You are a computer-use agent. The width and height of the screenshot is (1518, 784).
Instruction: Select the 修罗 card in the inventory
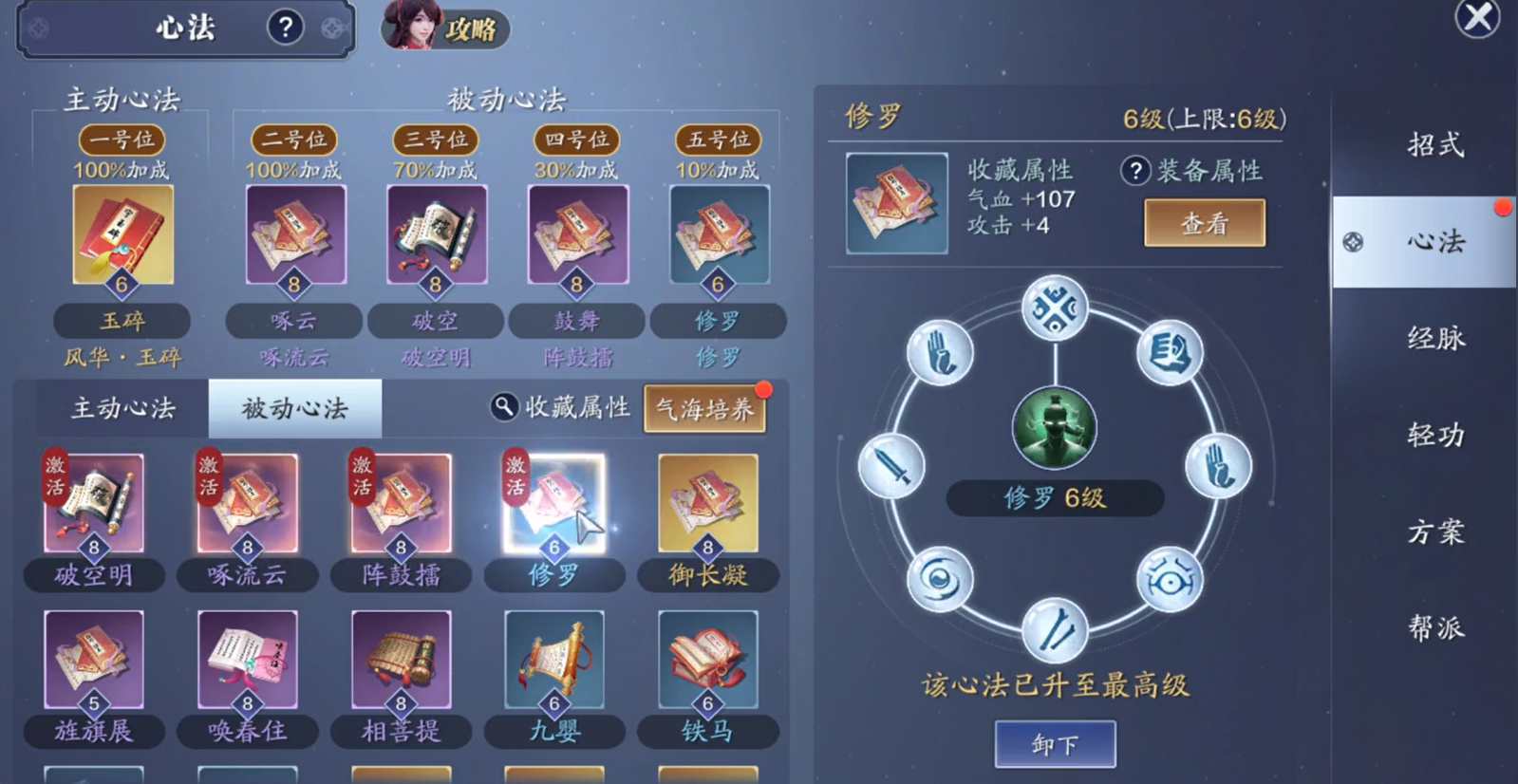(x=554, y=503)
